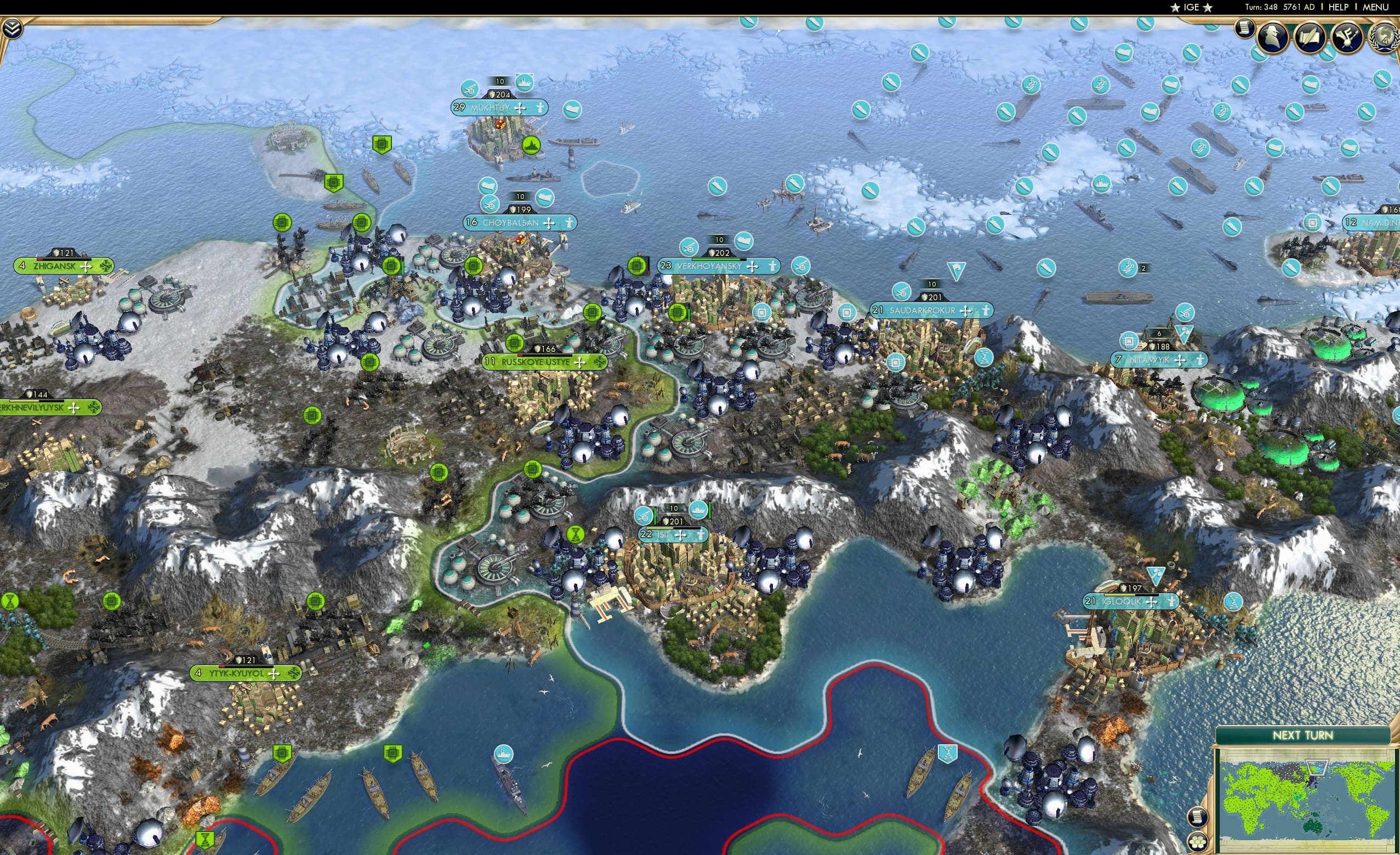Open the Notification Log scroll icon
The height and width of the screenshot is (855, 1400).
pyautogui.click(x=1244, y=28)
